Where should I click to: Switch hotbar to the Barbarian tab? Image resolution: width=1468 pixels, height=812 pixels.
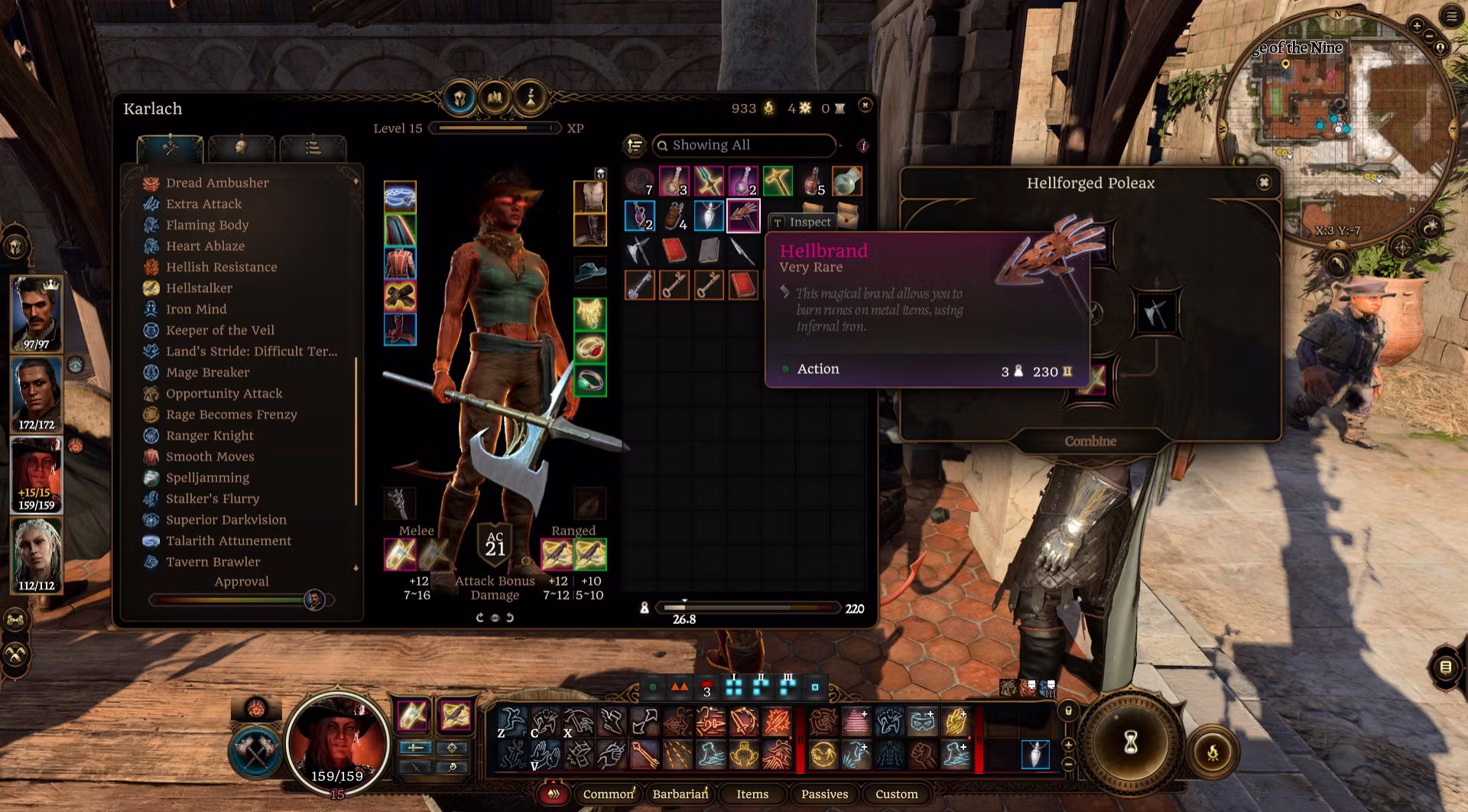680,794
